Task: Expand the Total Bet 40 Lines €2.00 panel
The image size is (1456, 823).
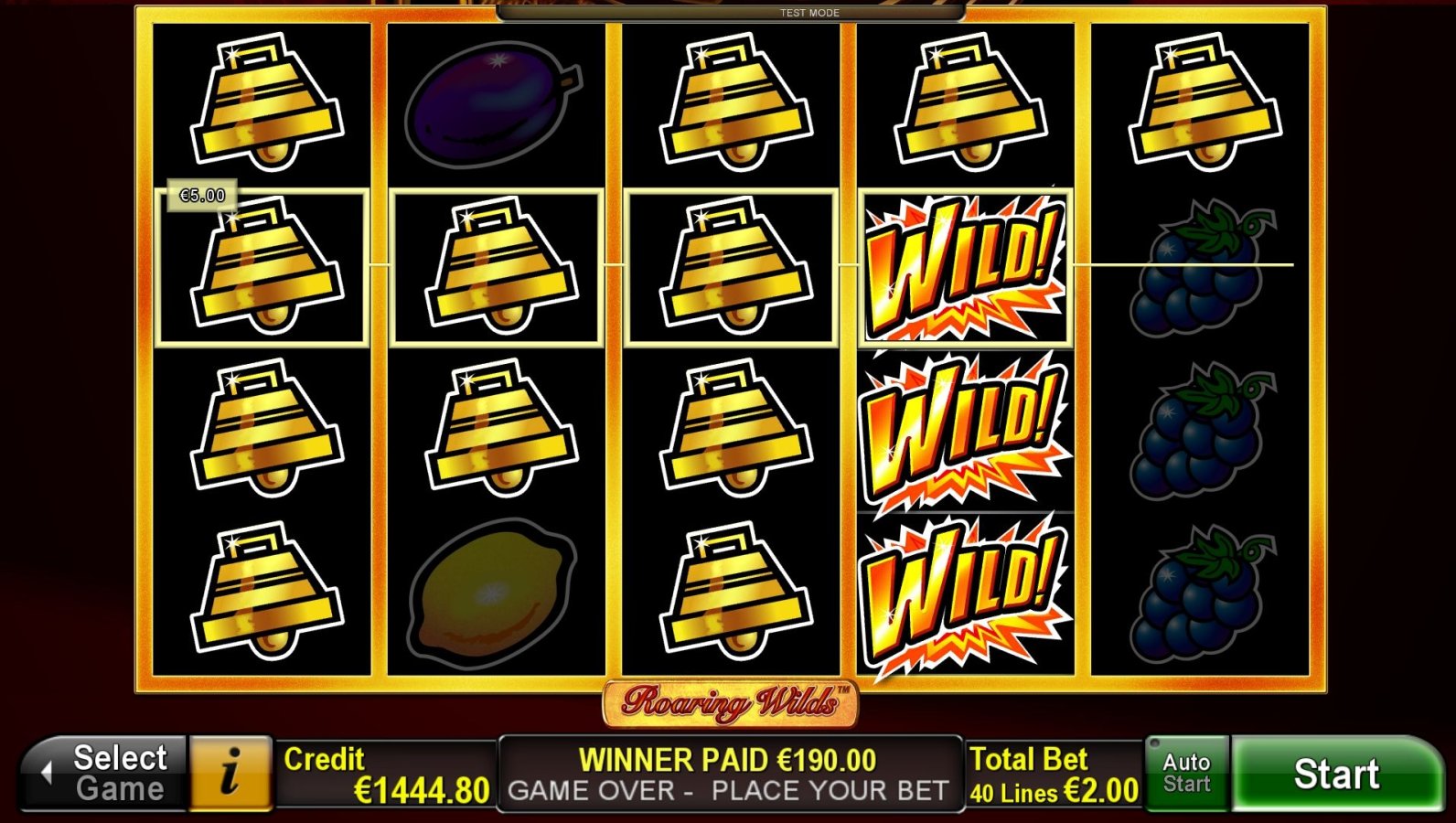Action: 1052,773
